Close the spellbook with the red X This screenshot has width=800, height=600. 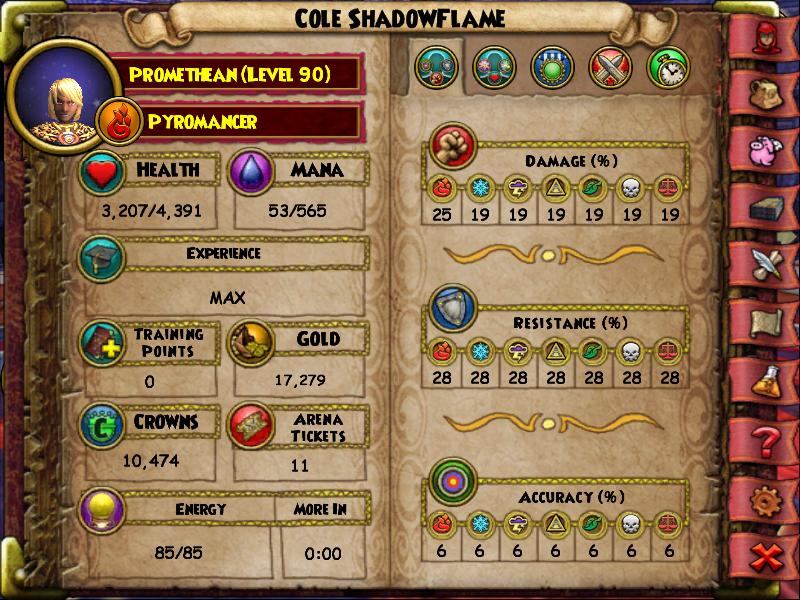766,559
